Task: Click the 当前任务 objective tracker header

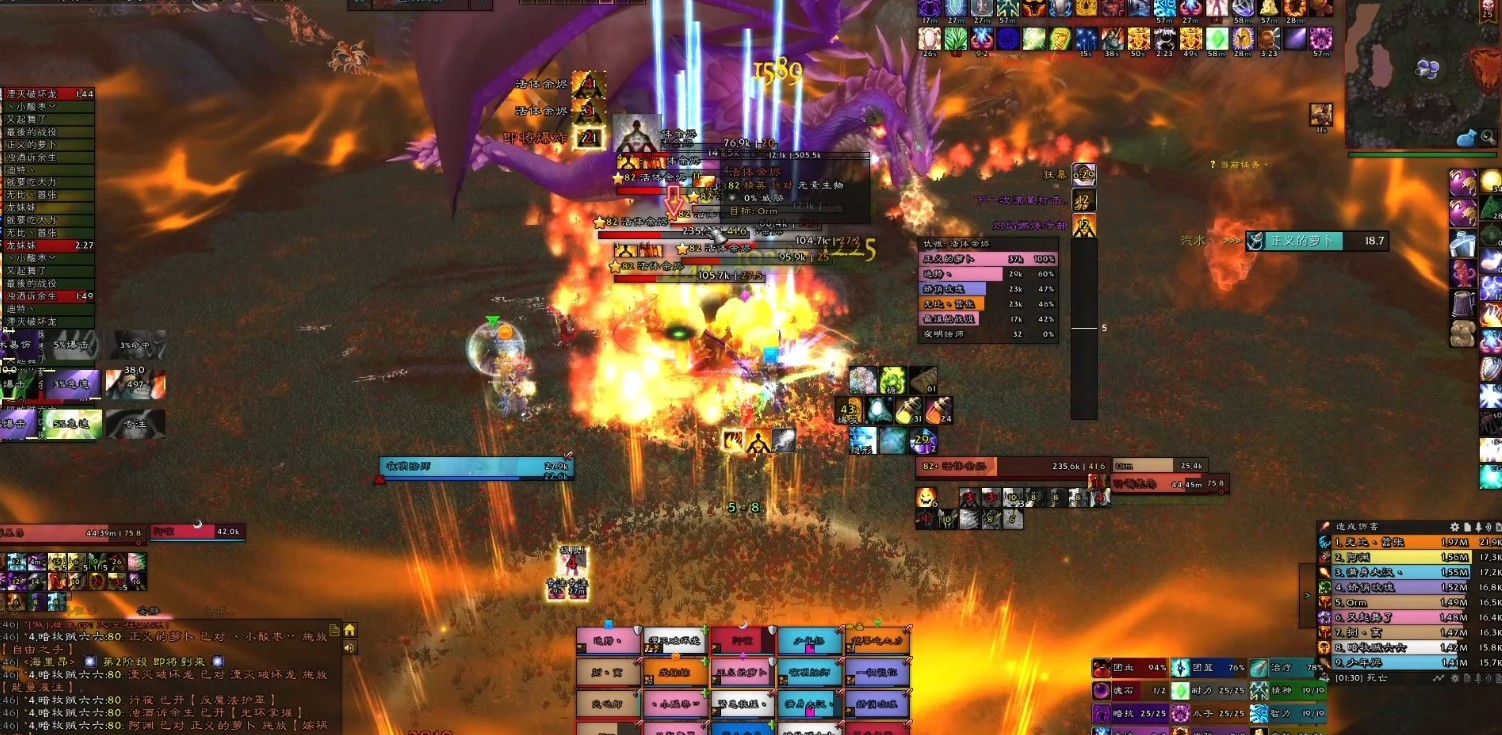Action: 1239,164
